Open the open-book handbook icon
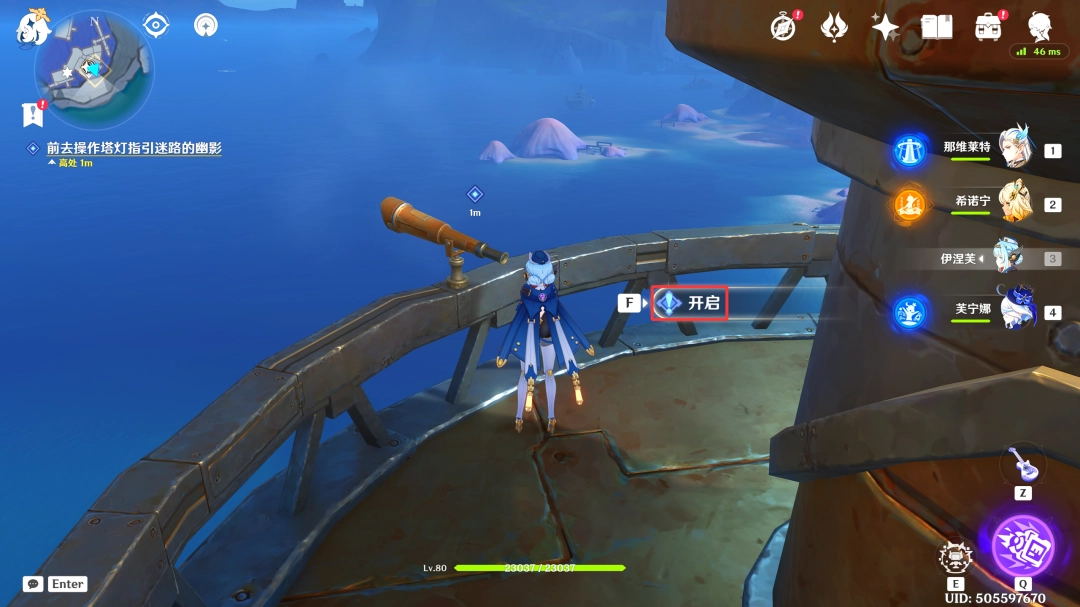This screenshot has width=1080, height=607. (x=936, y=27)
